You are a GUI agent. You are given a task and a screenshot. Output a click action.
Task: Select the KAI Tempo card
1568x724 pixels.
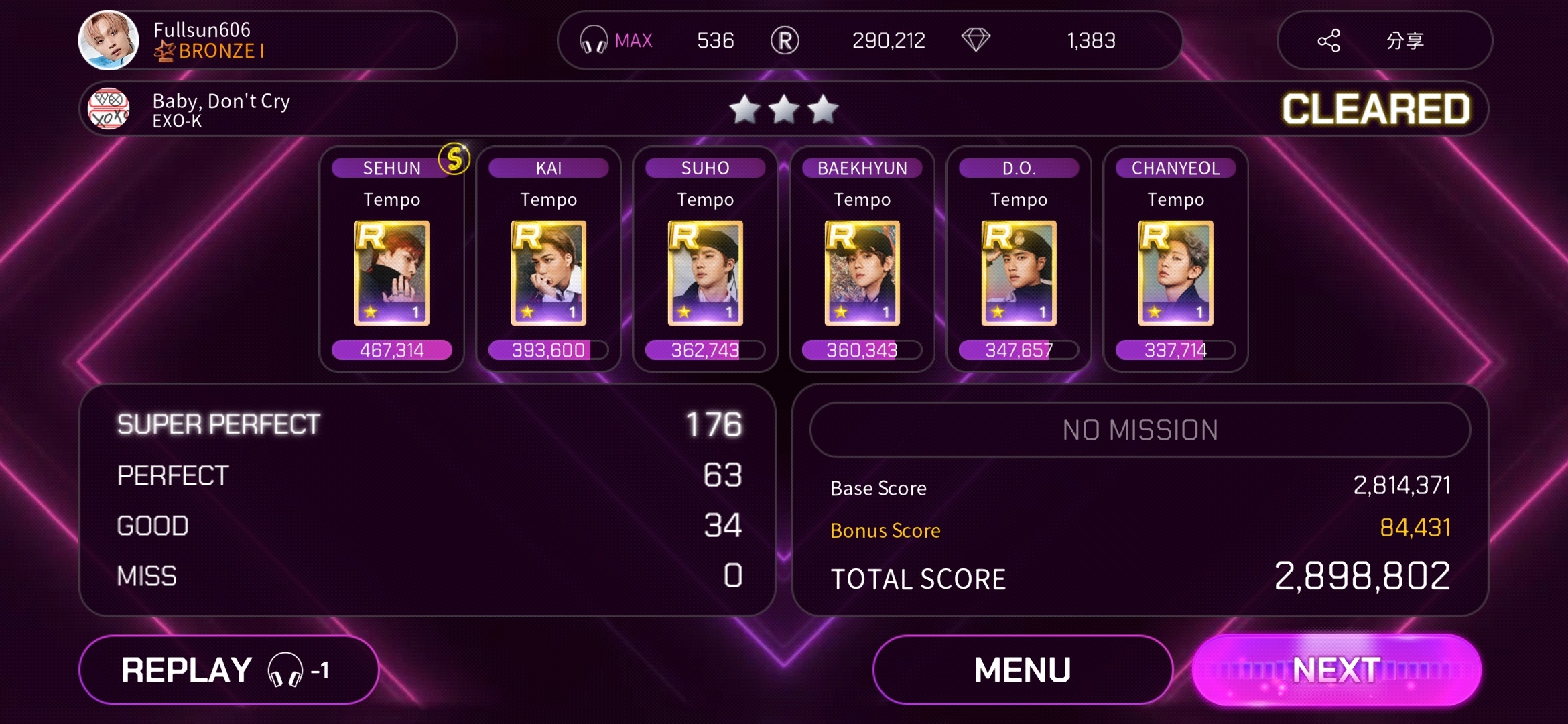(x=549, y=274)
